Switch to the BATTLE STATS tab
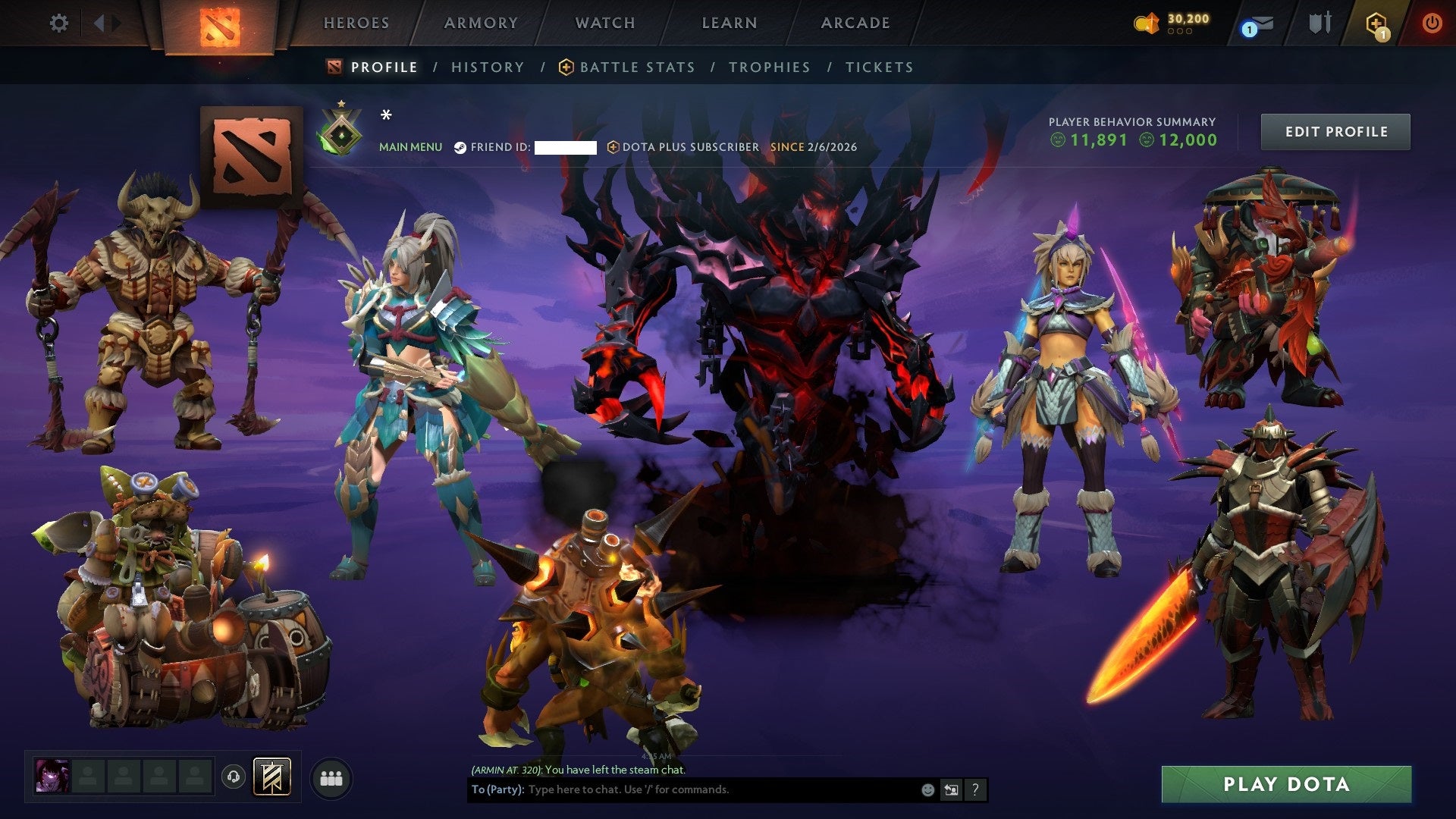Viewport: 1456px width, 819px height. [x=635, y=67]
